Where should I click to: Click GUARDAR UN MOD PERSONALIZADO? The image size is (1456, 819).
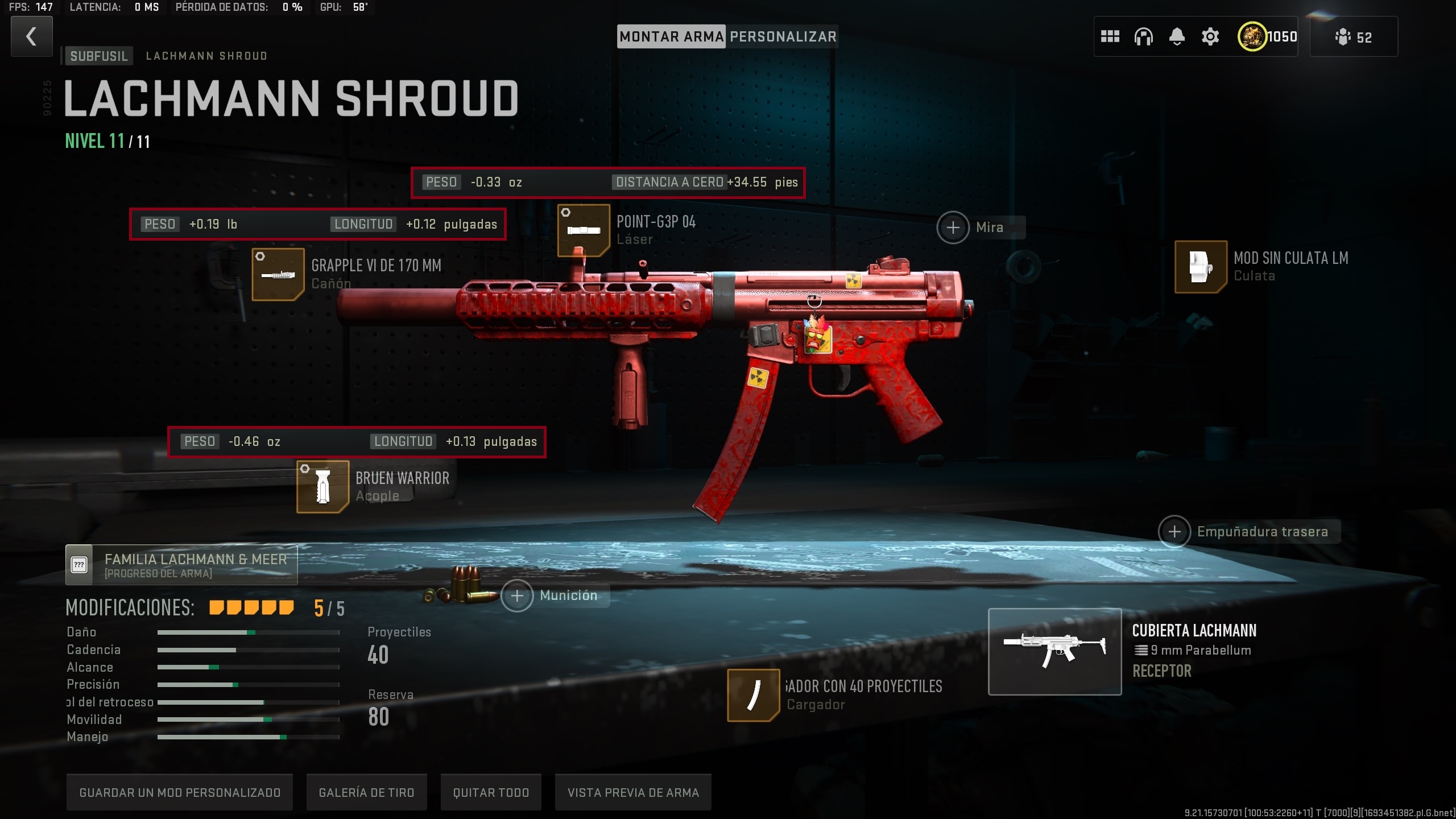[180, 792]
